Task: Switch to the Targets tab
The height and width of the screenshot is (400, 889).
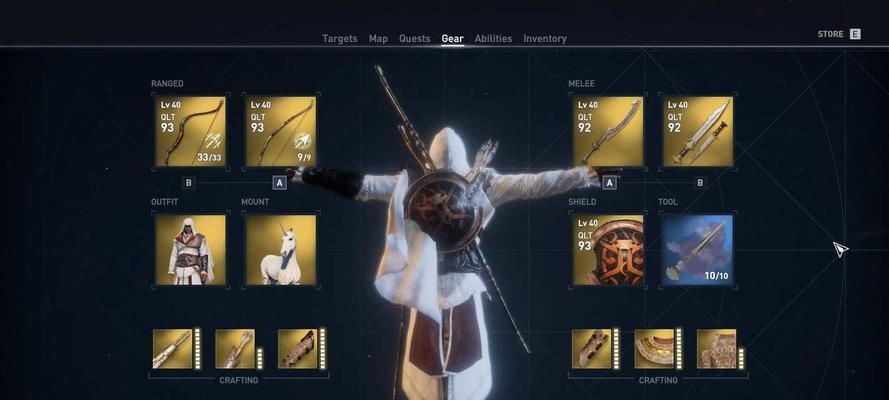Action: (x=339, y=39)
